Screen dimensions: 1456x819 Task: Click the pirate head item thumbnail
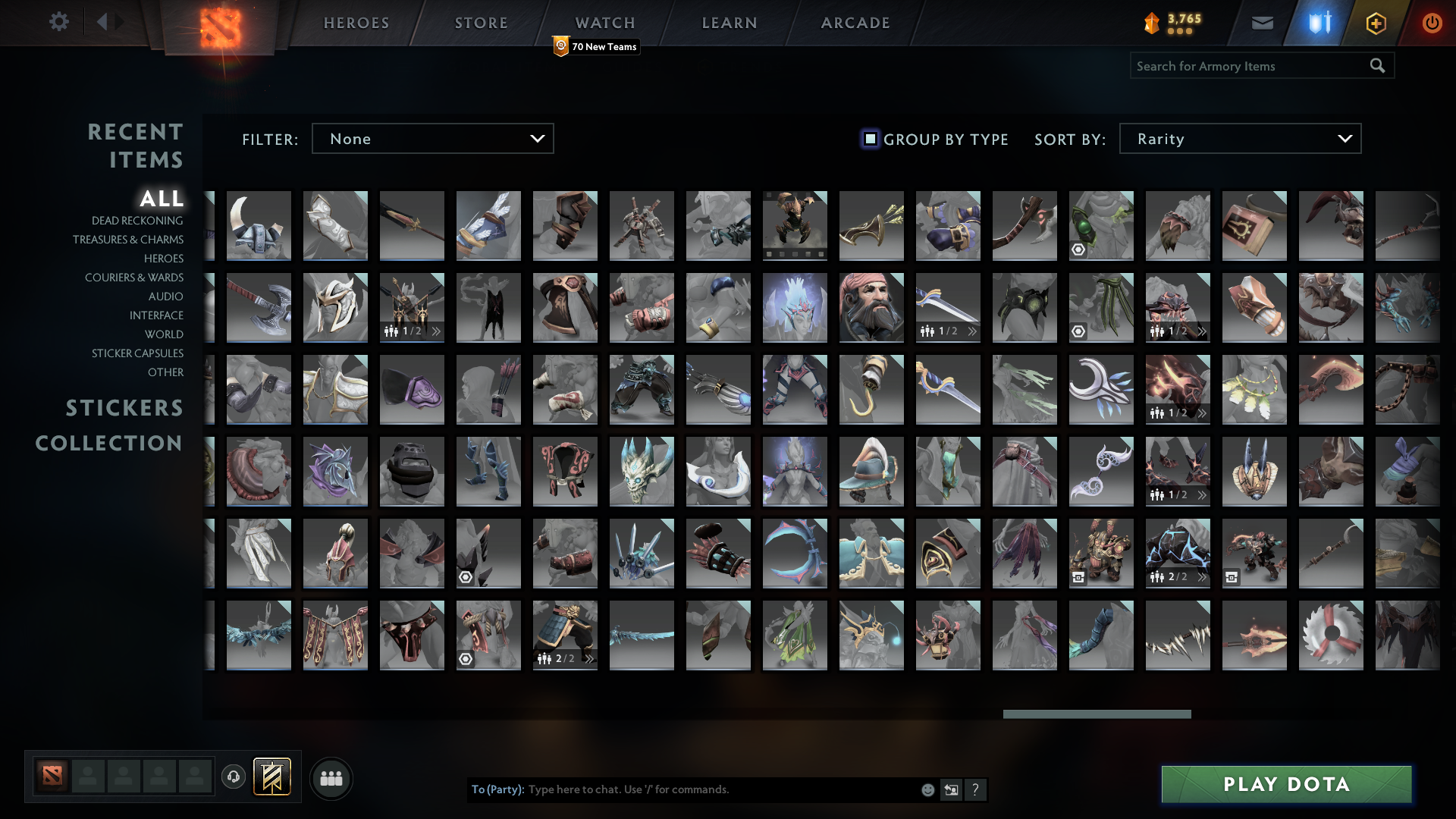click(x=871, y=307)
